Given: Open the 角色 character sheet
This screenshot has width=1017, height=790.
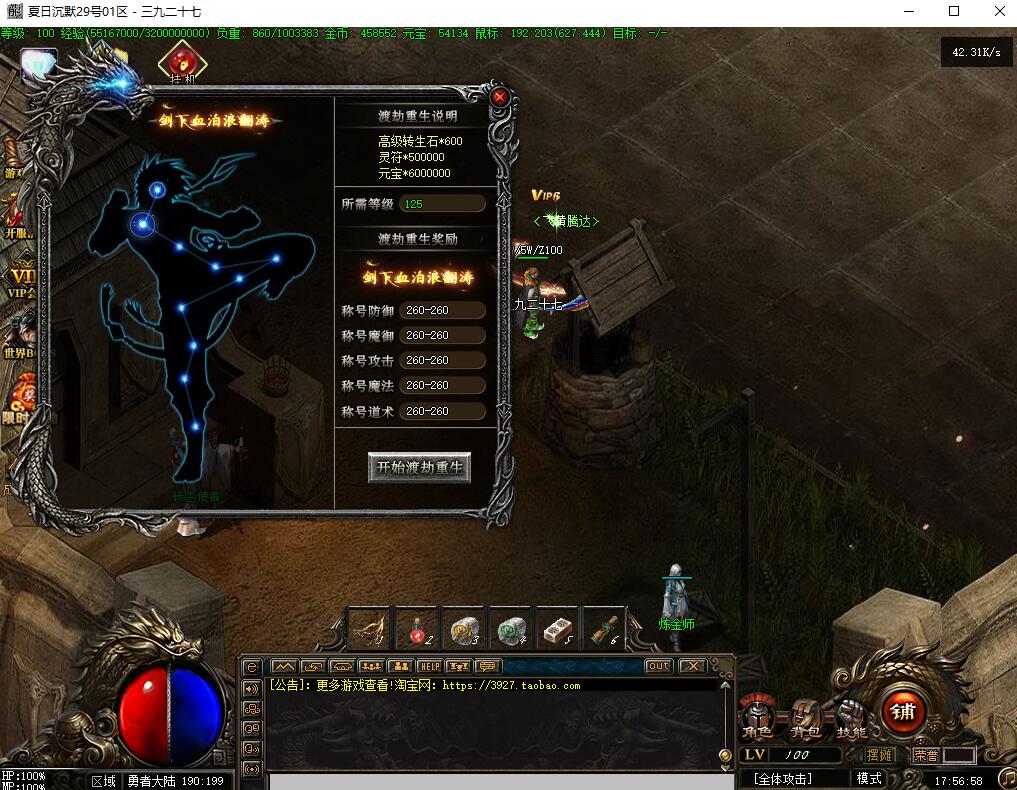Looking at the screenshot, I should pyautogui.click(x=757, y=718).
